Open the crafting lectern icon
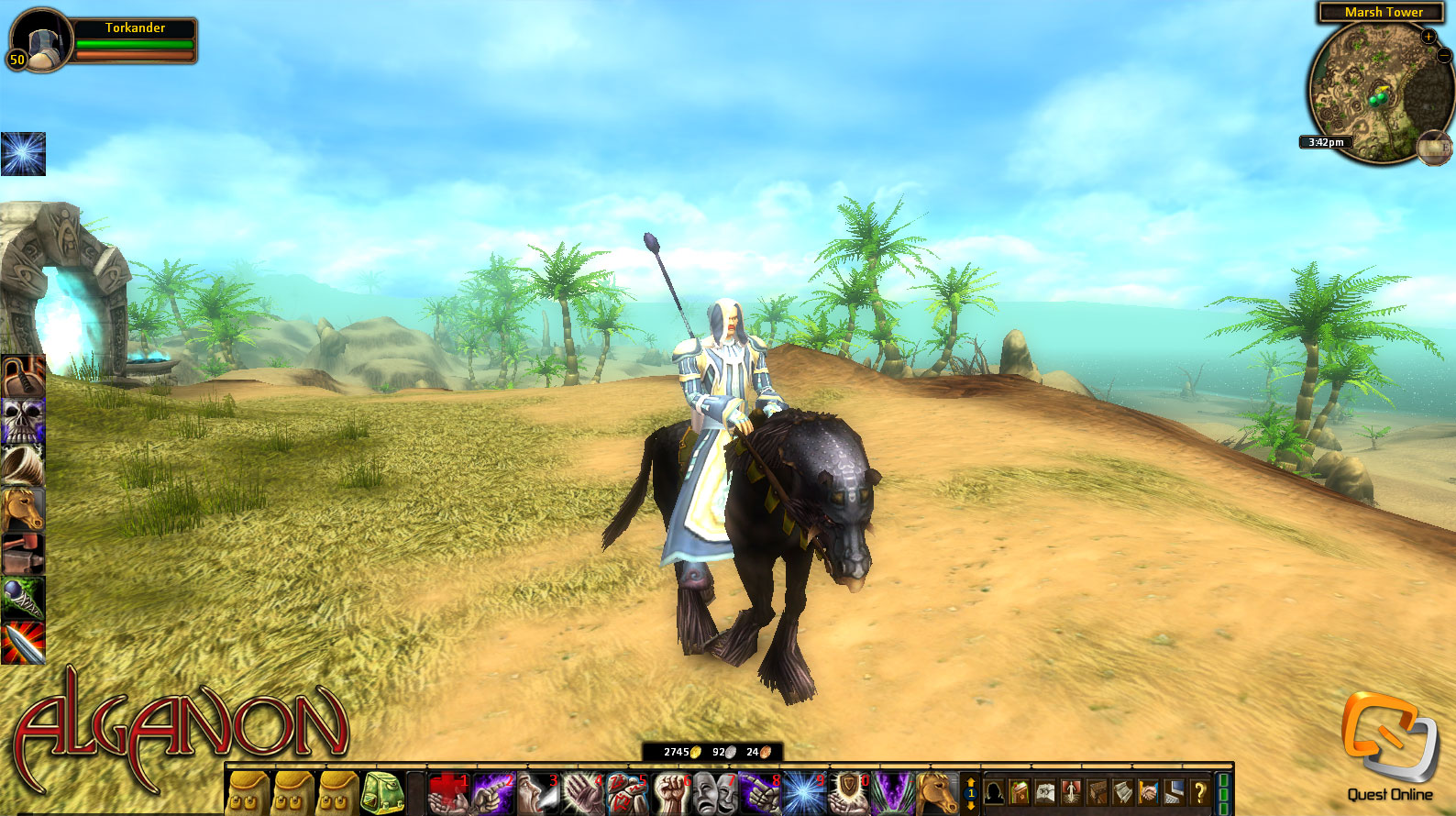The width and height of the screenshot is (1456, 816). [1098, 791]
